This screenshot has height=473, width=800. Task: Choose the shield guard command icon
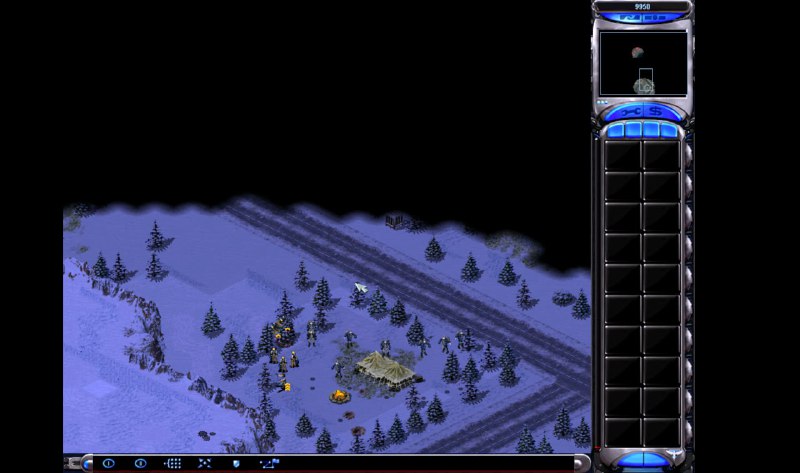click(x=236, y=463)
